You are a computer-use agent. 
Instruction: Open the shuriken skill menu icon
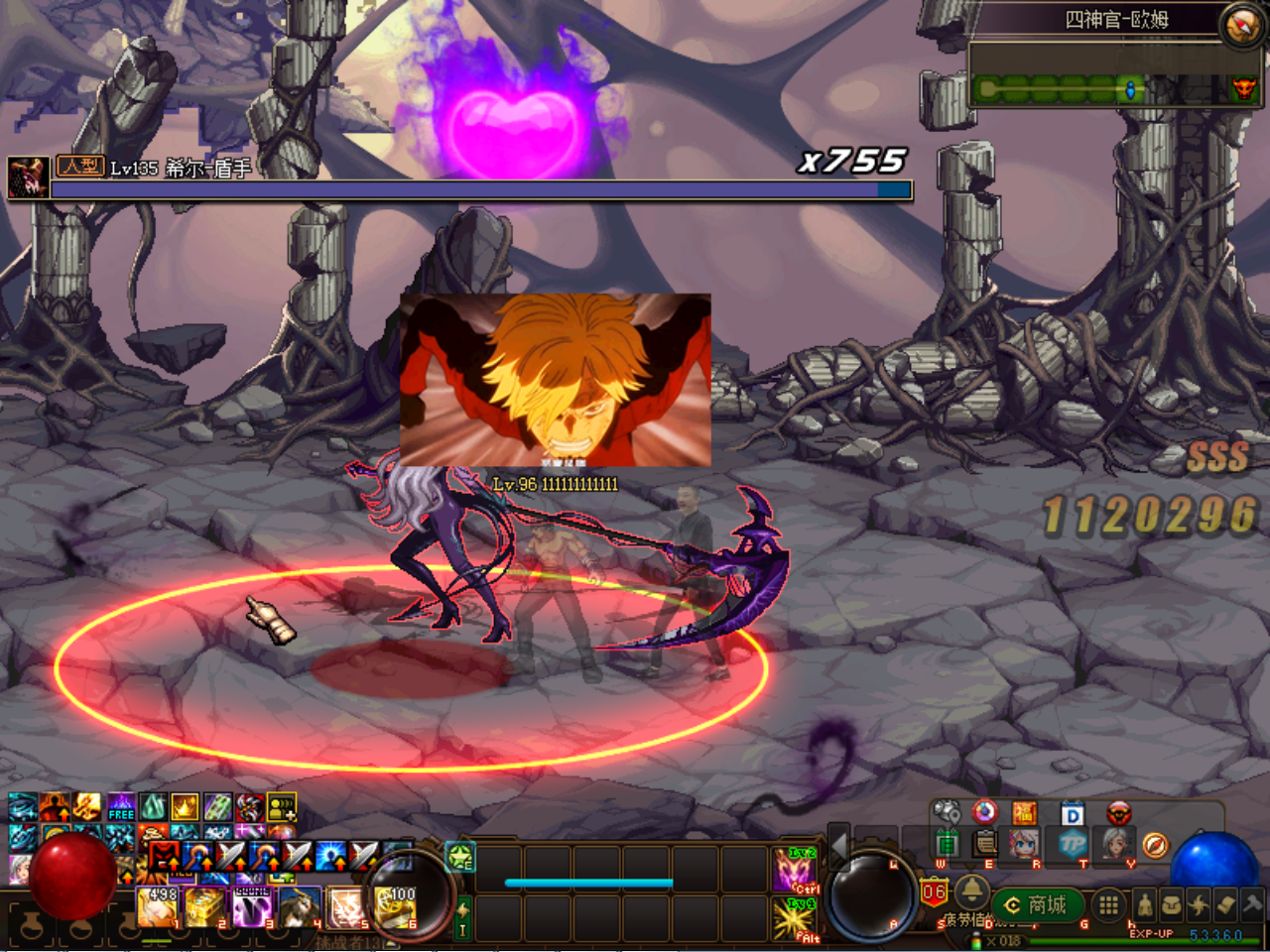click(x=1199, y=904)
